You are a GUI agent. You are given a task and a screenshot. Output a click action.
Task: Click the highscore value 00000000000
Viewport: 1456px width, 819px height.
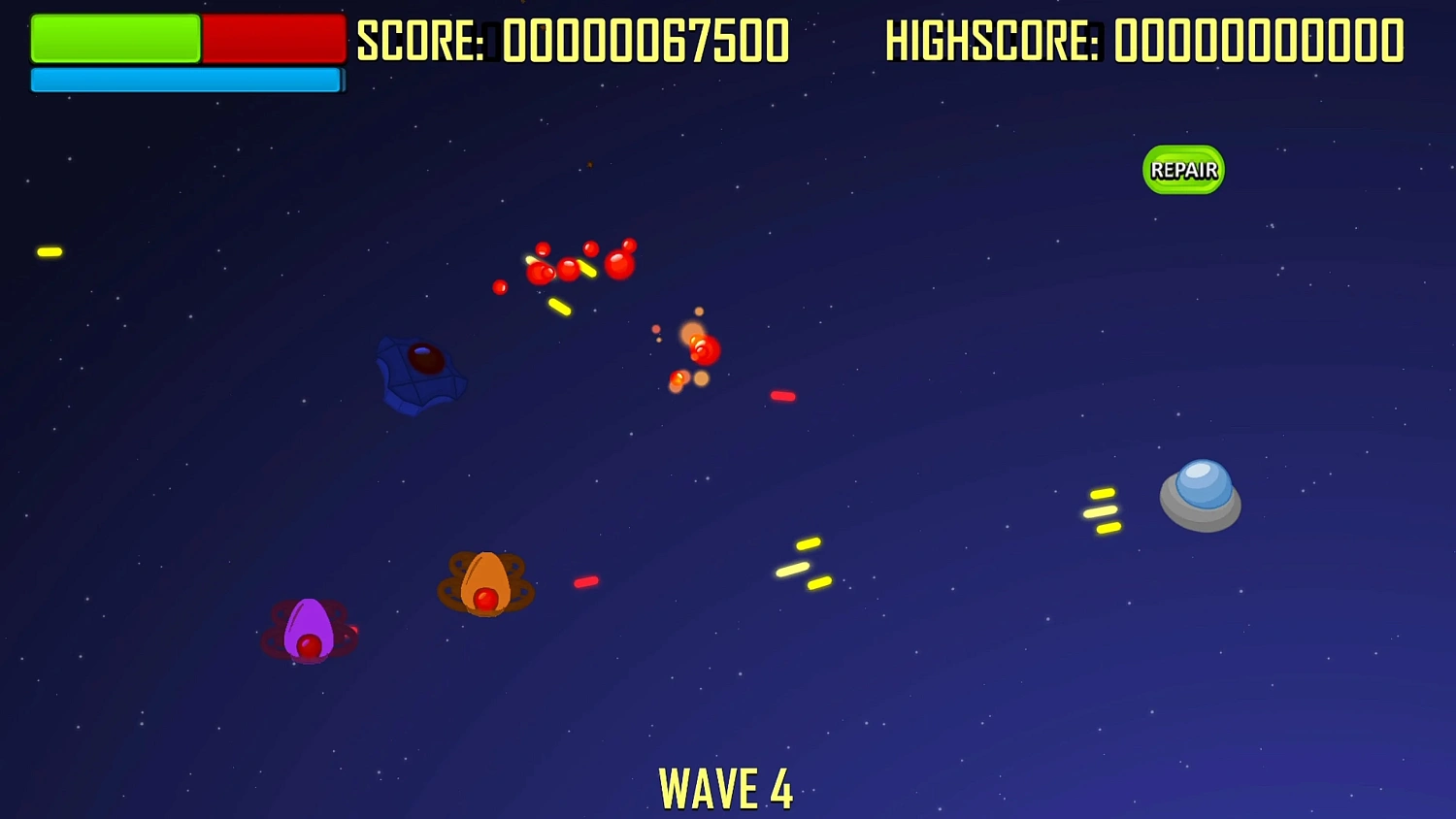tap(1257, 41)
